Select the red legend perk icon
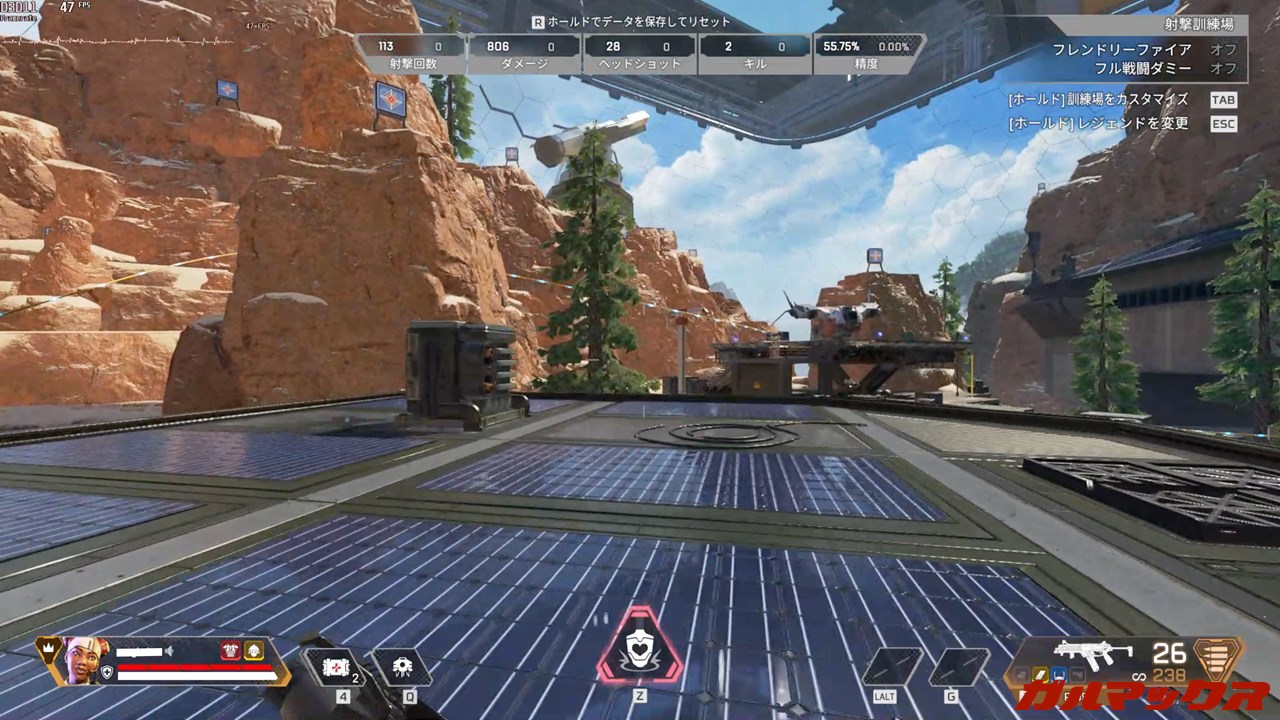 (231, 650)
